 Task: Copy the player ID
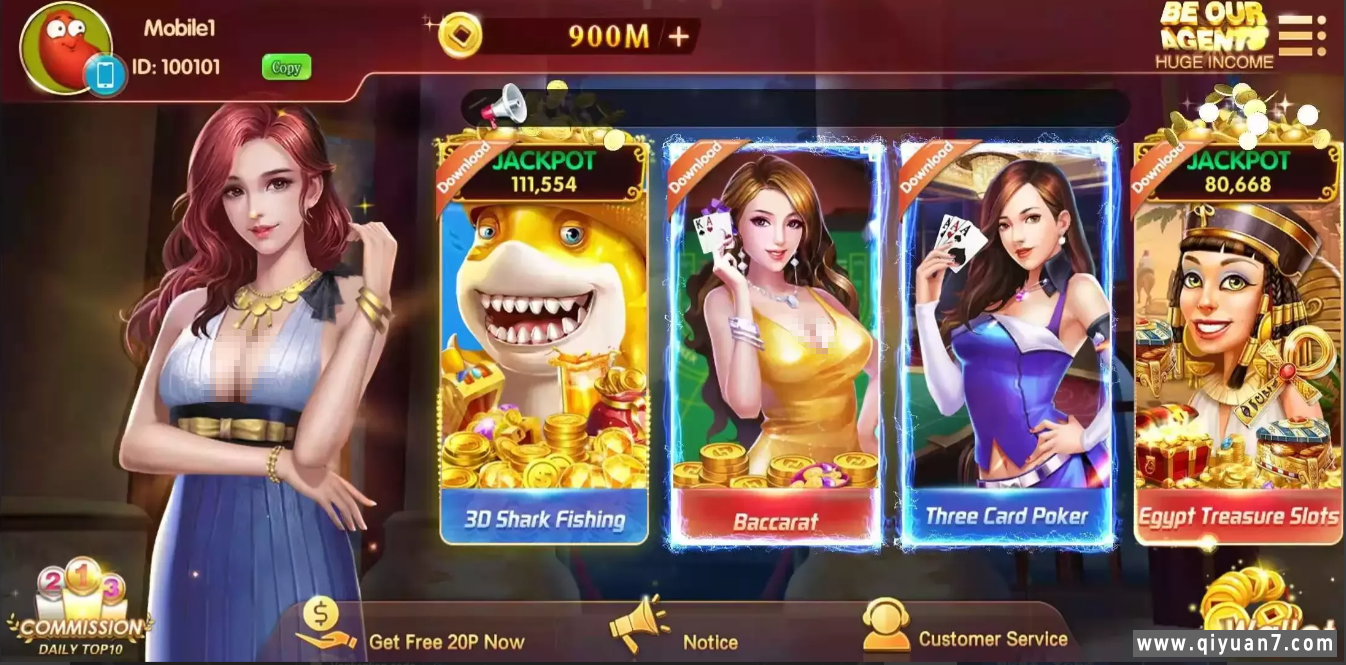tap(286, 68)
